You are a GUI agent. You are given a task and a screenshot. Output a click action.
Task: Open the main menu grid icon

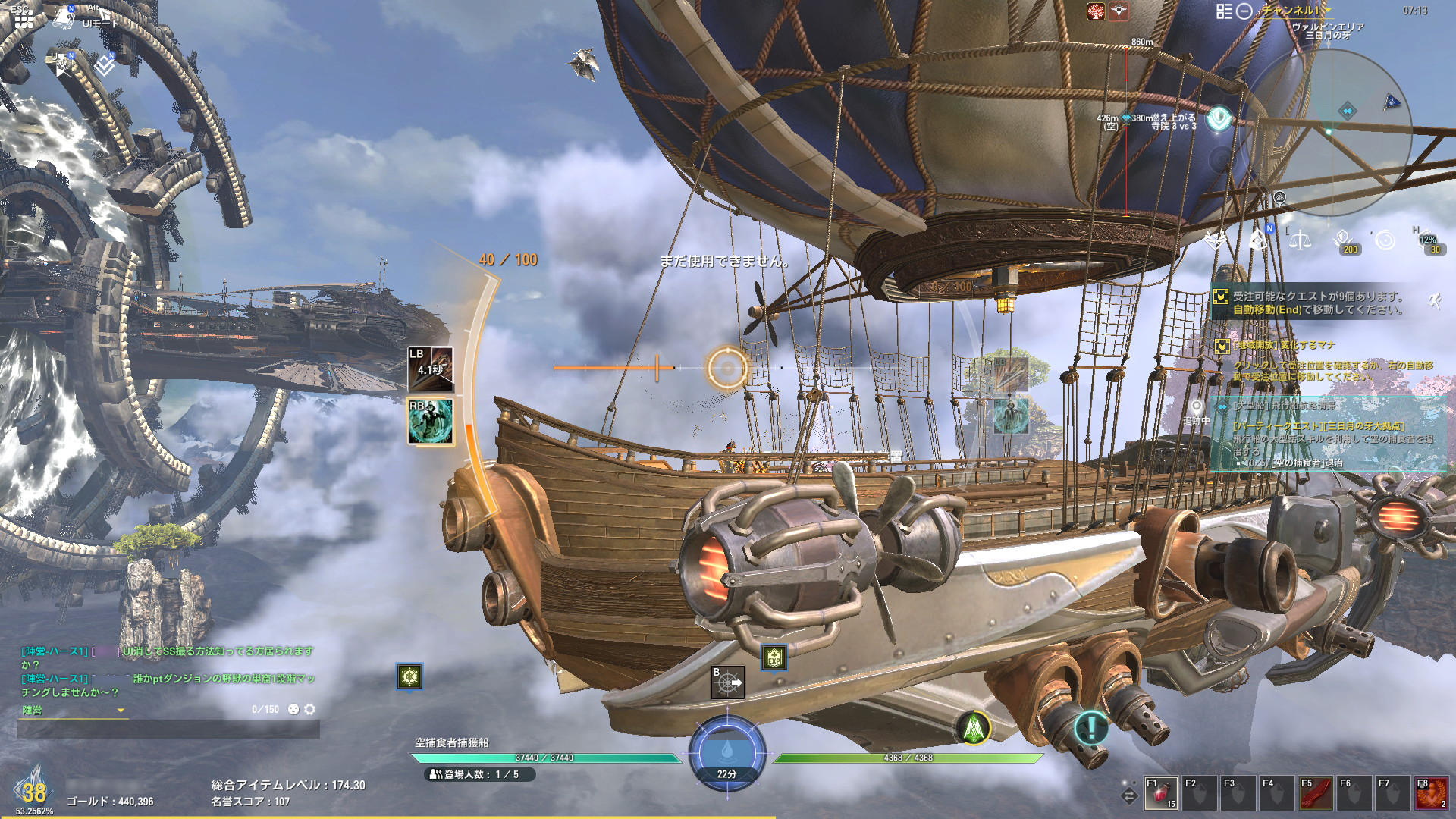click(x=24, y=18)
